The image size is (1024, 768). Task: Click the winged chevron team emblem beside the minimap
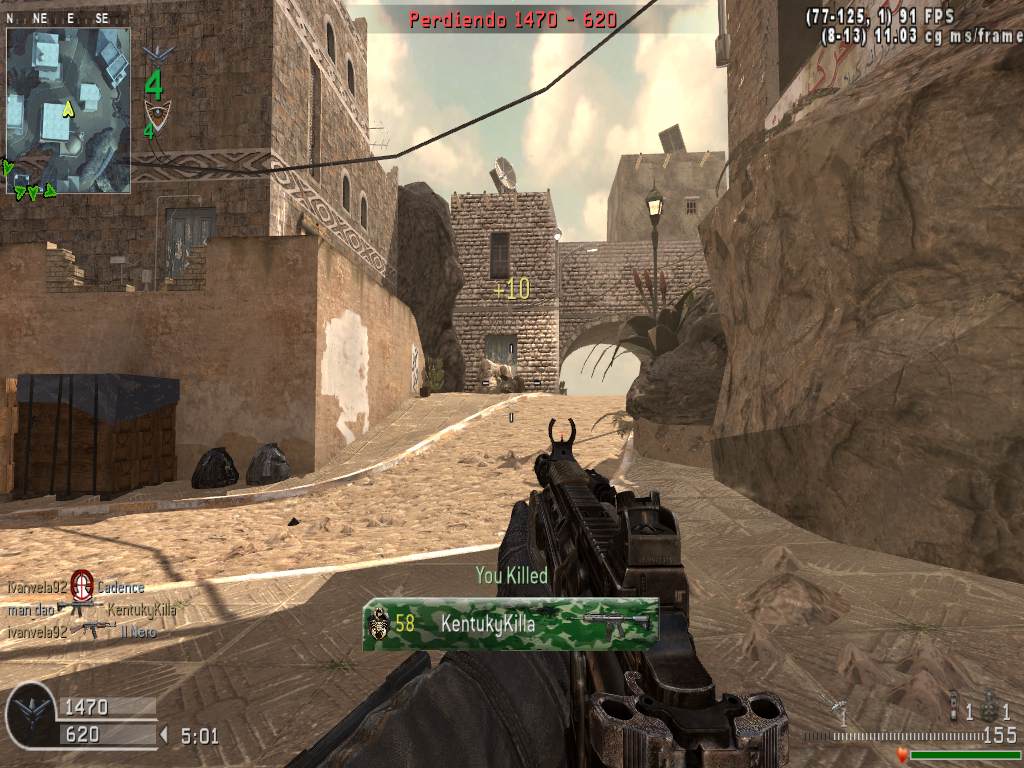coord(157,53)
